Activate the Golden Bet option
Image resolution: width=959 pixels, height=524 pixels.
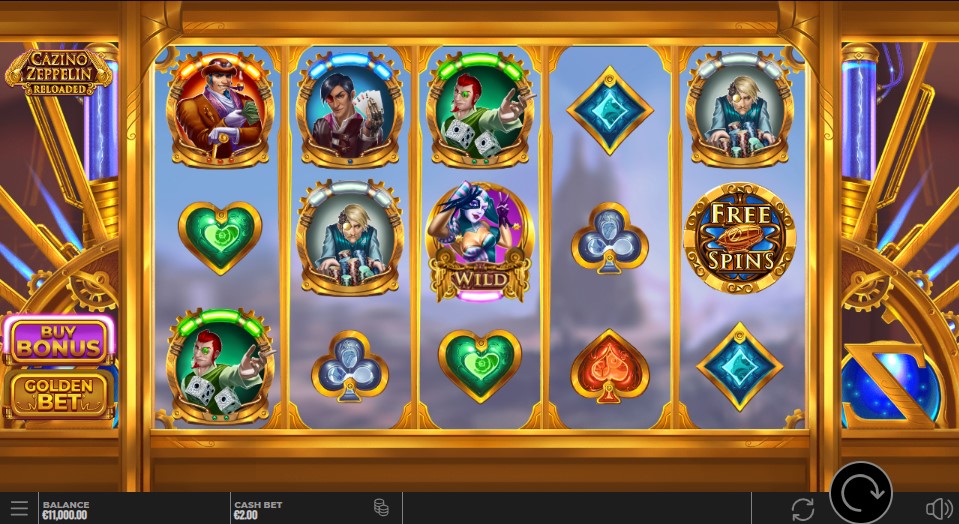pos(59,394)
